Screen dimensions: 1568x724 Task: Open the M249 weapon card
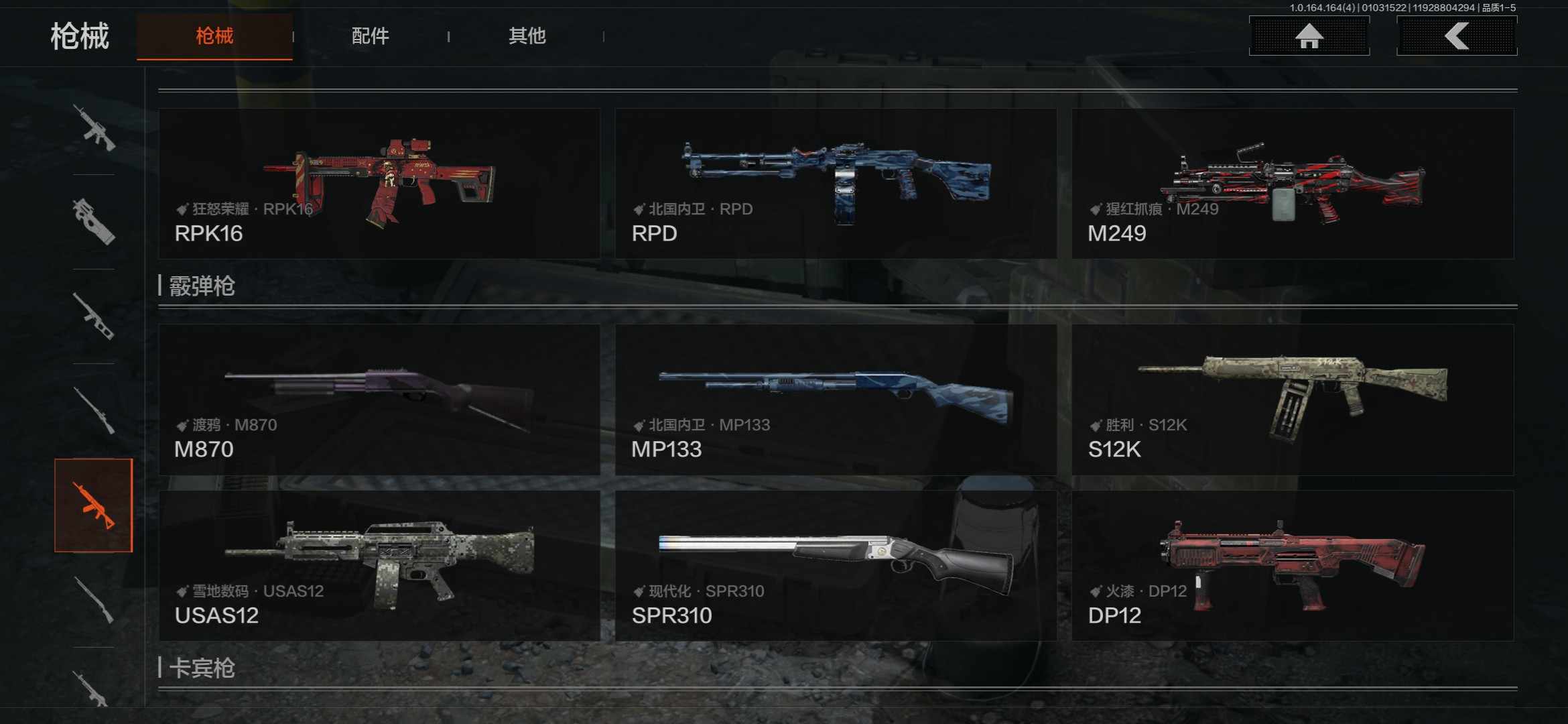(1292, 184)
